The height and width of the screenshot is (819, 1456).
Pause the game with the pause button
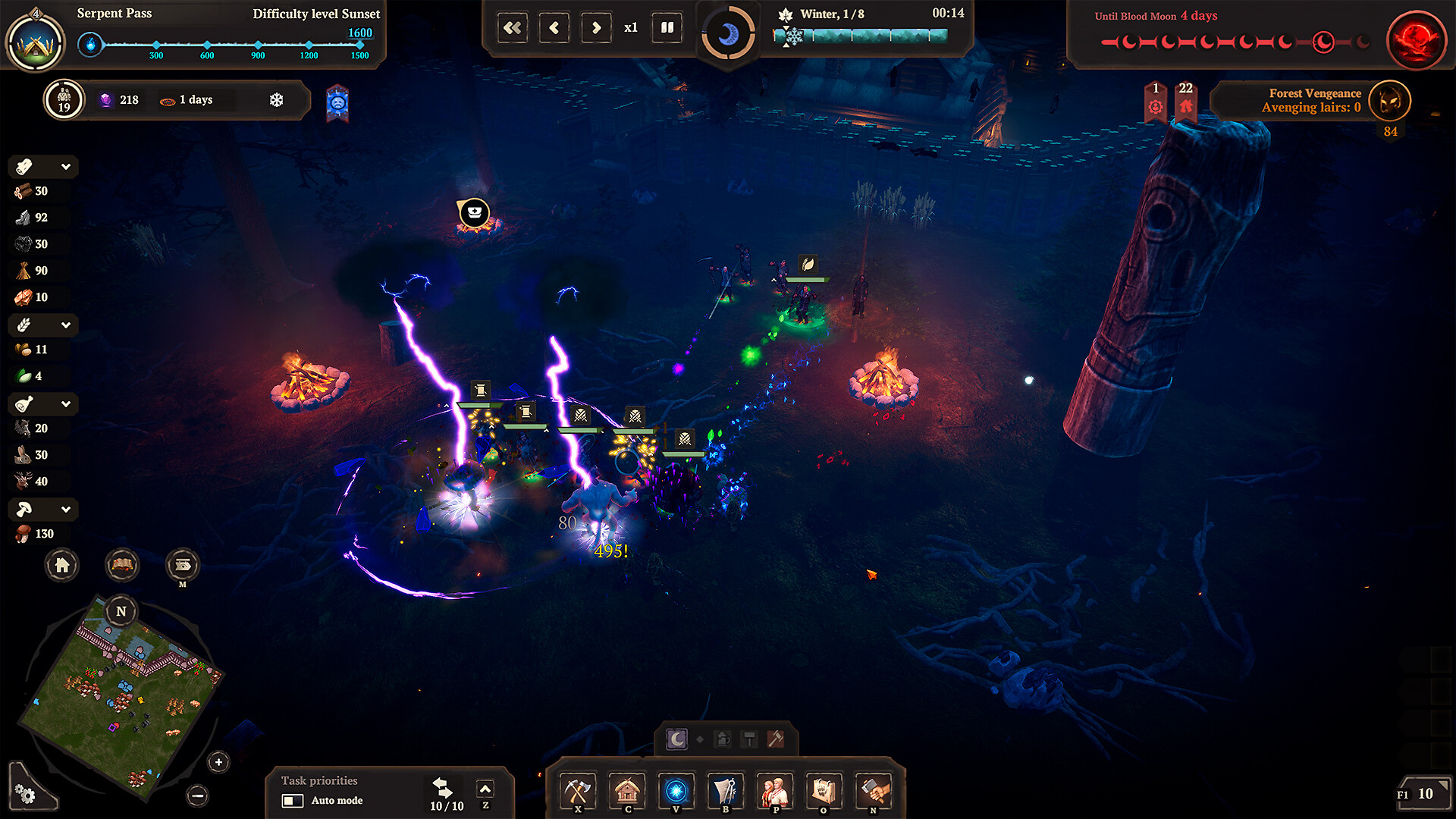[x=667, y=28]
